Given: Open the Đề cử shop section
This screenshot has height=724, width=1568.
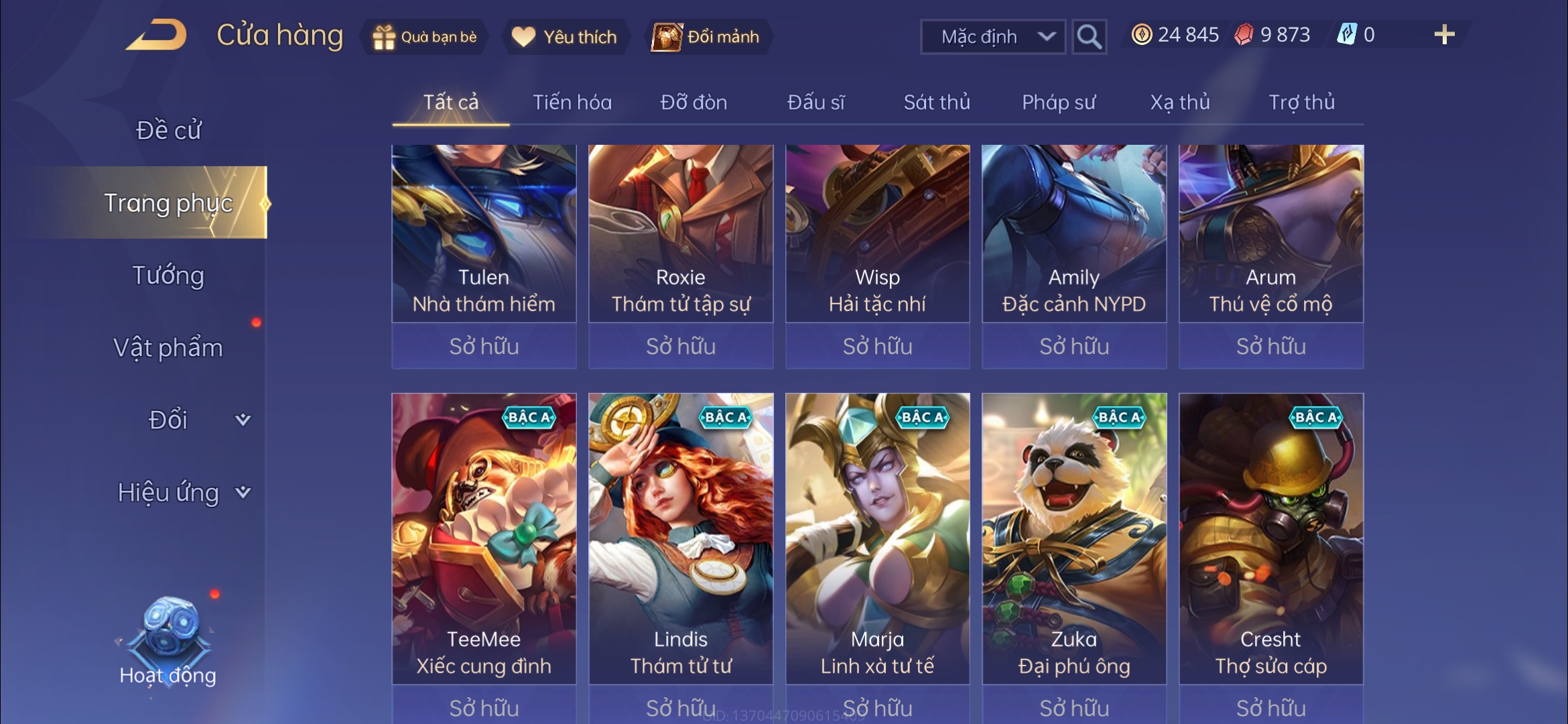Looking at the screenshot, I should click(x=168, y=130).
